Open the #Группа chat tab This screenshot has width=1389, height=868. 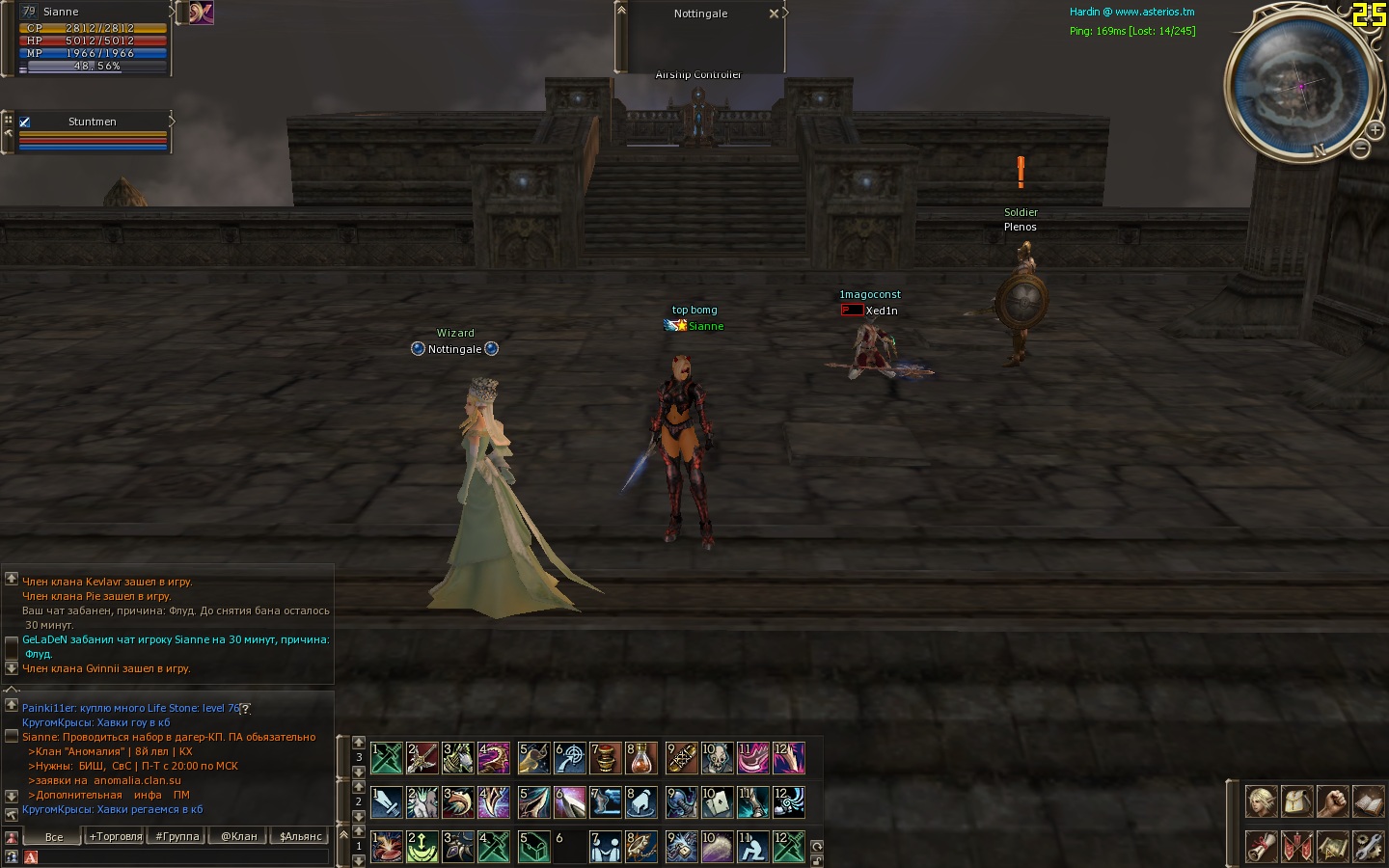click(x=177, y=836)
